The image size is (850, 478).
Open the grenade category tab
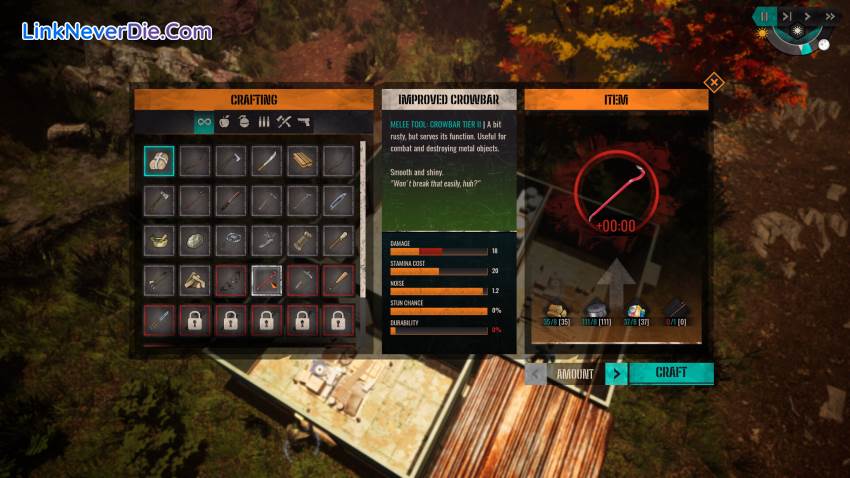pyautogui.click(x=245, y=122)
